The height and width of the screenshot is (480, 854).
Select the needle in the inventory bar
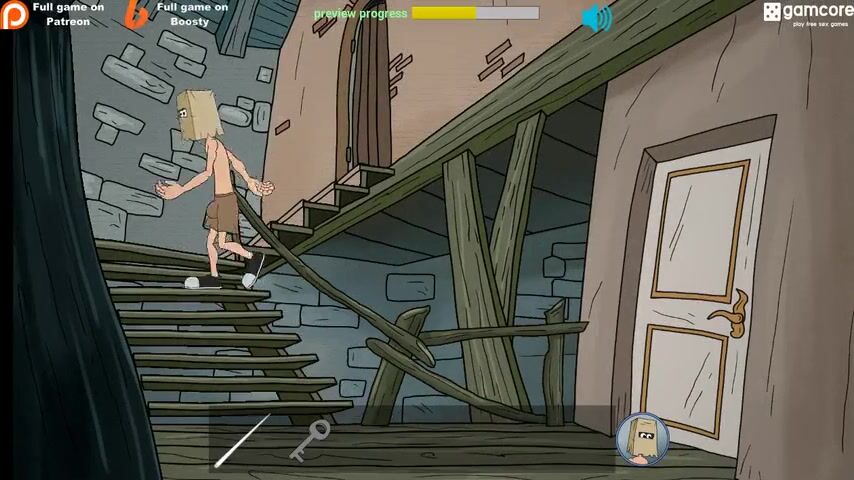click(242, 440)
